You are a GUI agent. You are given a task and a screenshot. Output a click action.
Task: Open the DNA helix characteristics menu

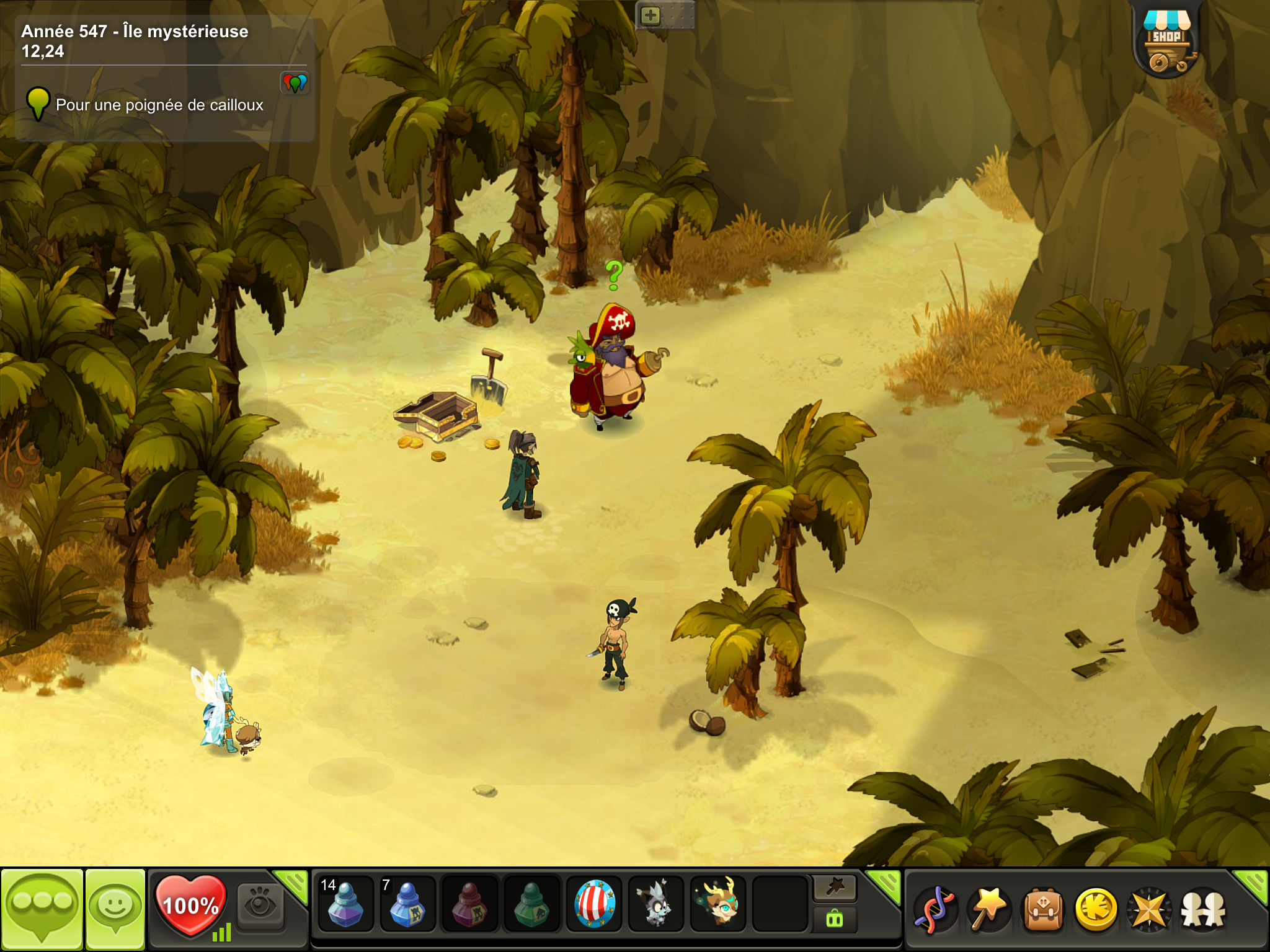click(x=936, y=909)
